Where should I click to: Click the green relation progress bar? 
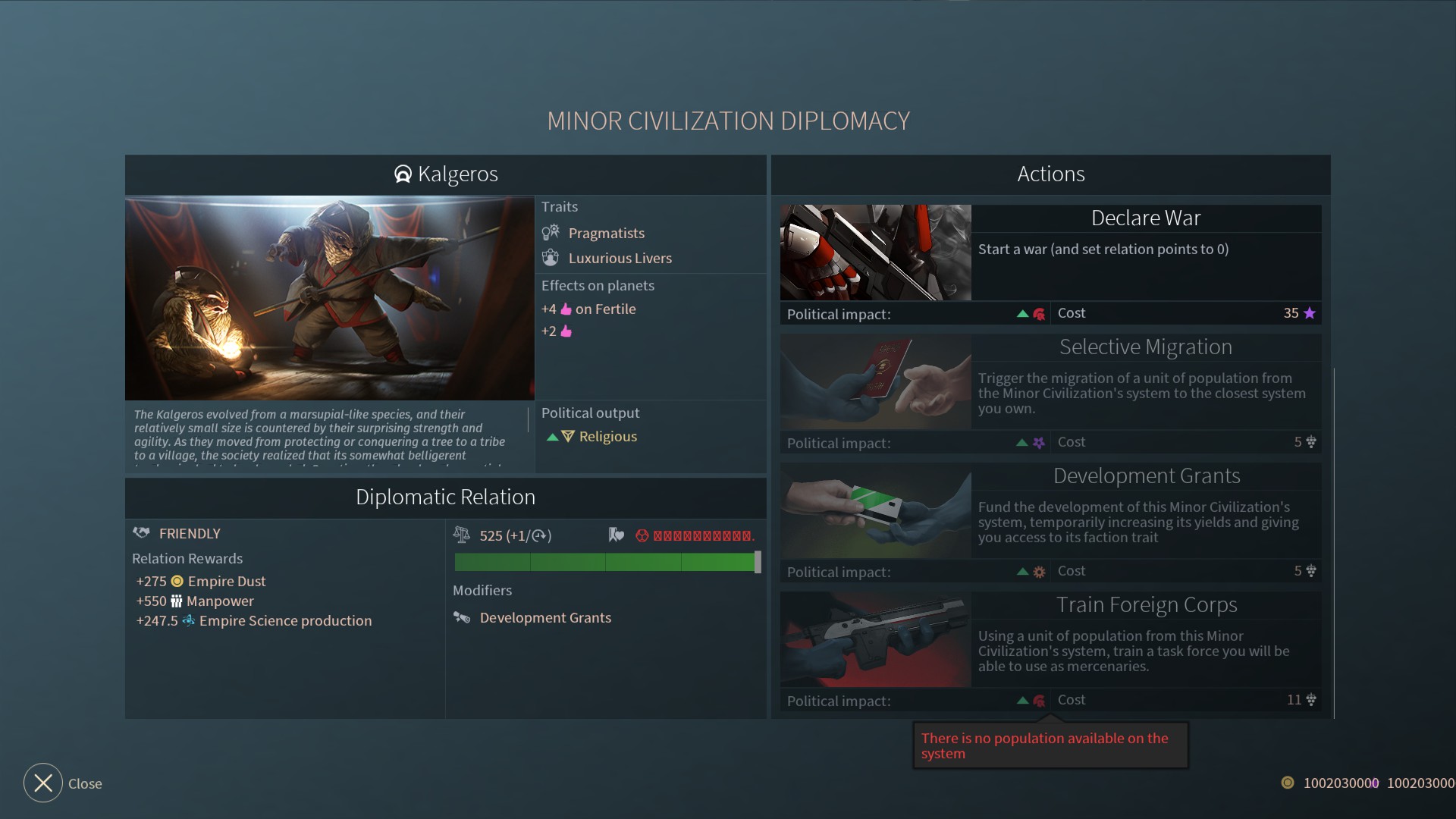click(604, 562)
